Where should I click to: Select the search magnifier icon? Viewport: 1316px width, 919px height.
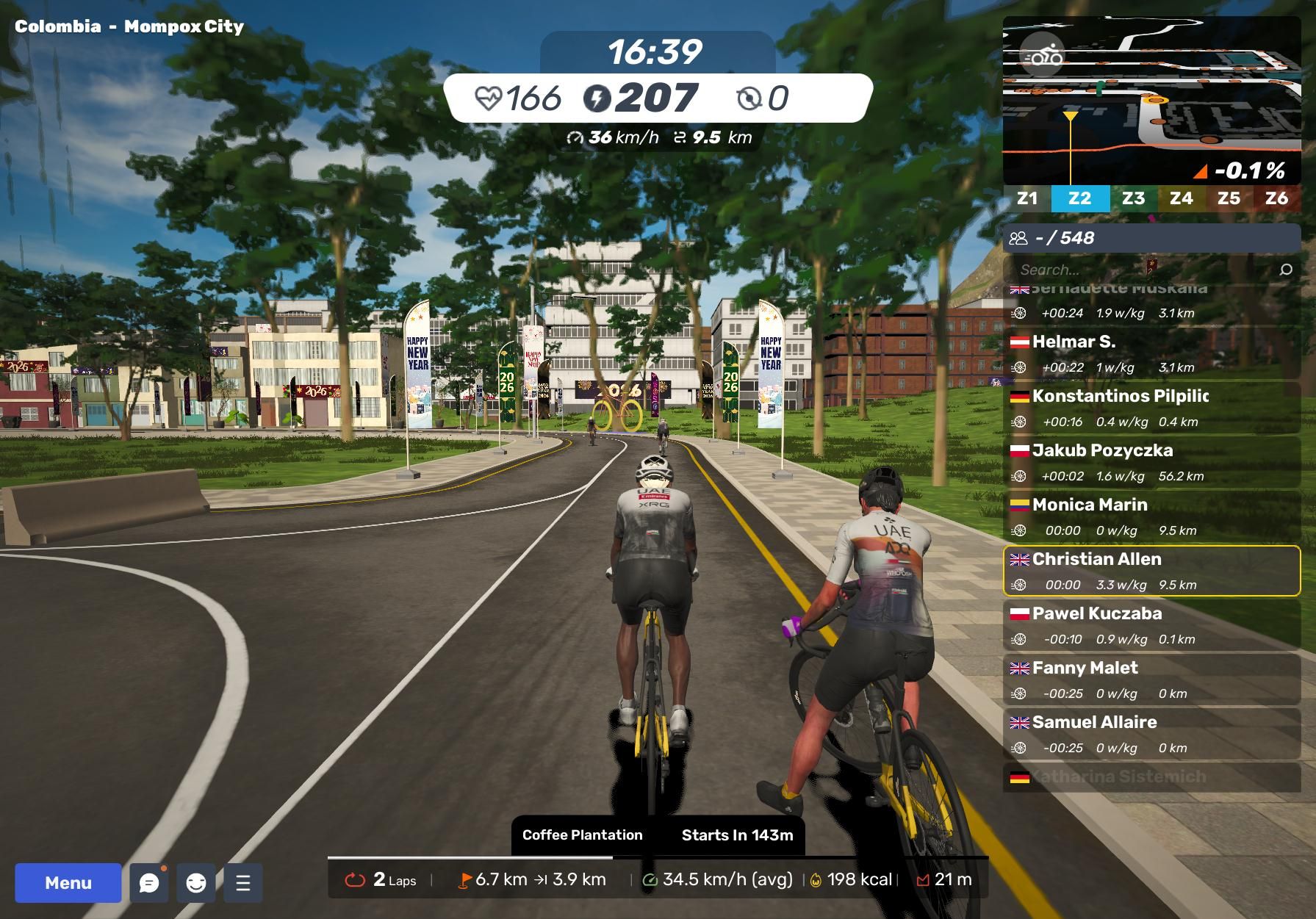[x=1286, y=270]
